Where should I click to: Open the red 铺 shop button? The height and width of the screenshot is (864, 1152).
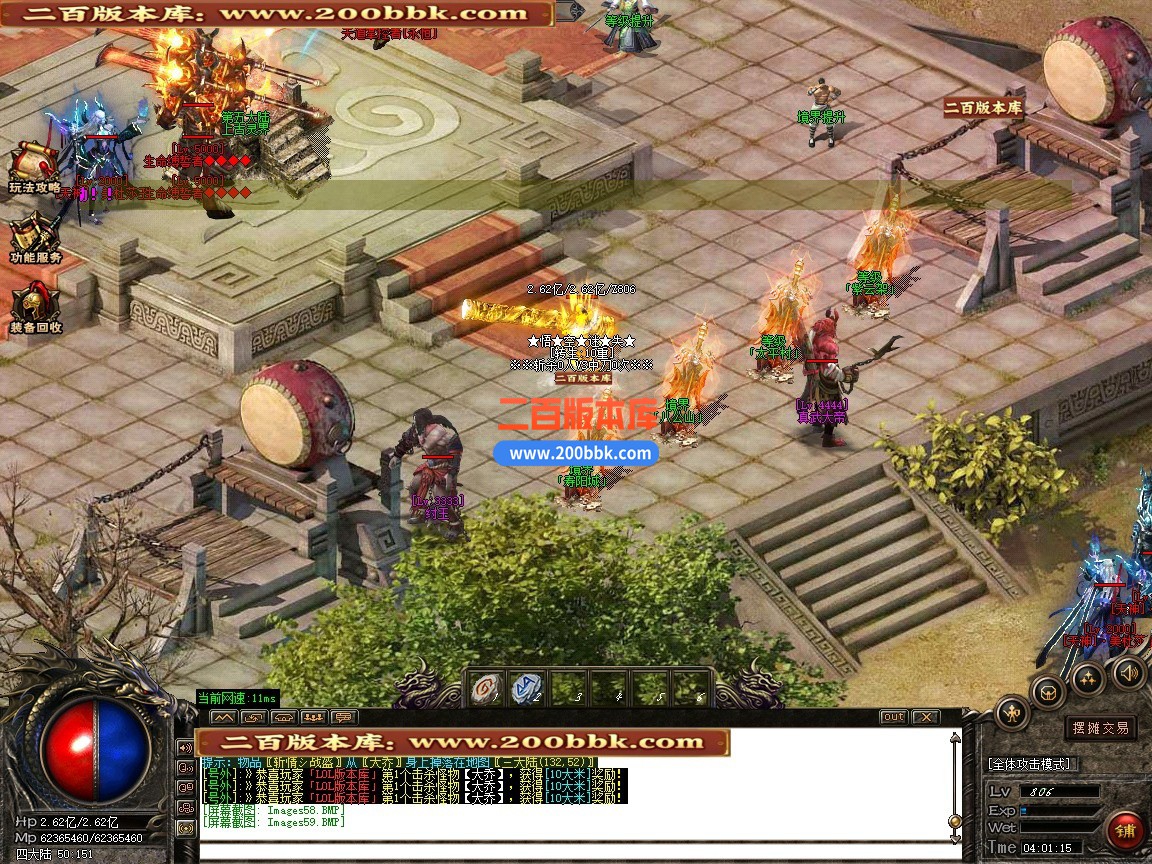[1126, 831]
